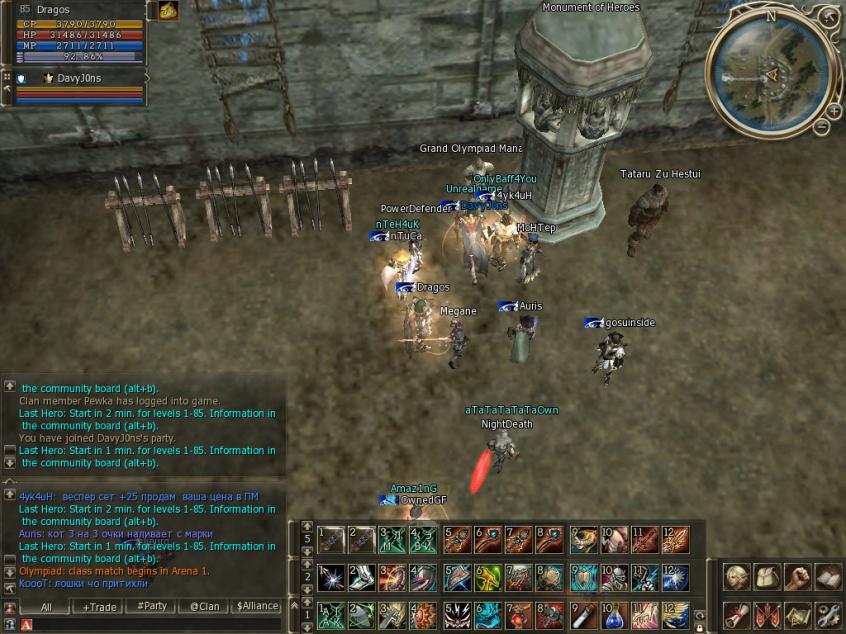Click the chat text input box

click(x=150, y=624)
